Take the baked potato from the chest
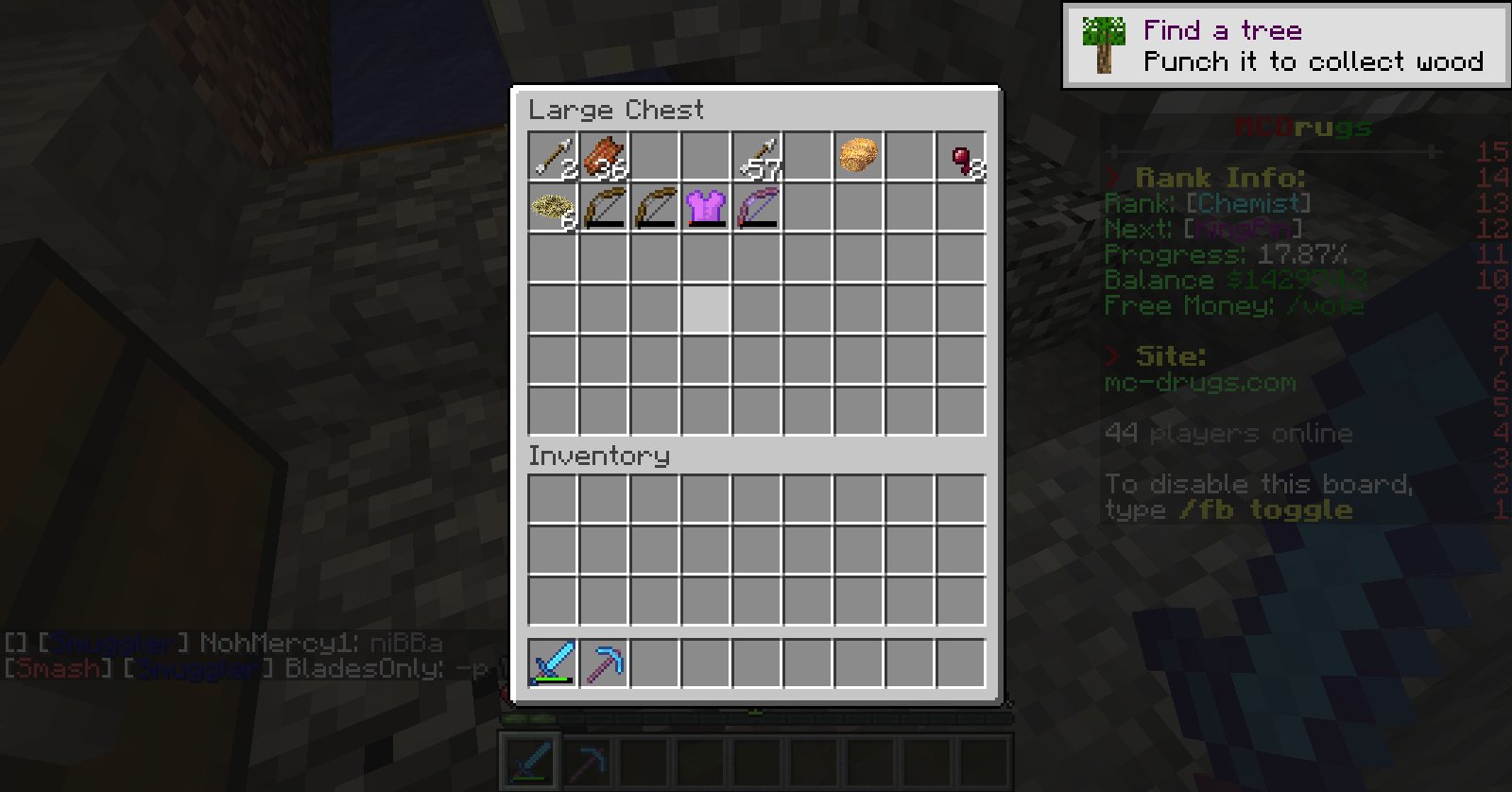1512x792 pixels. [x=859, y=156]
